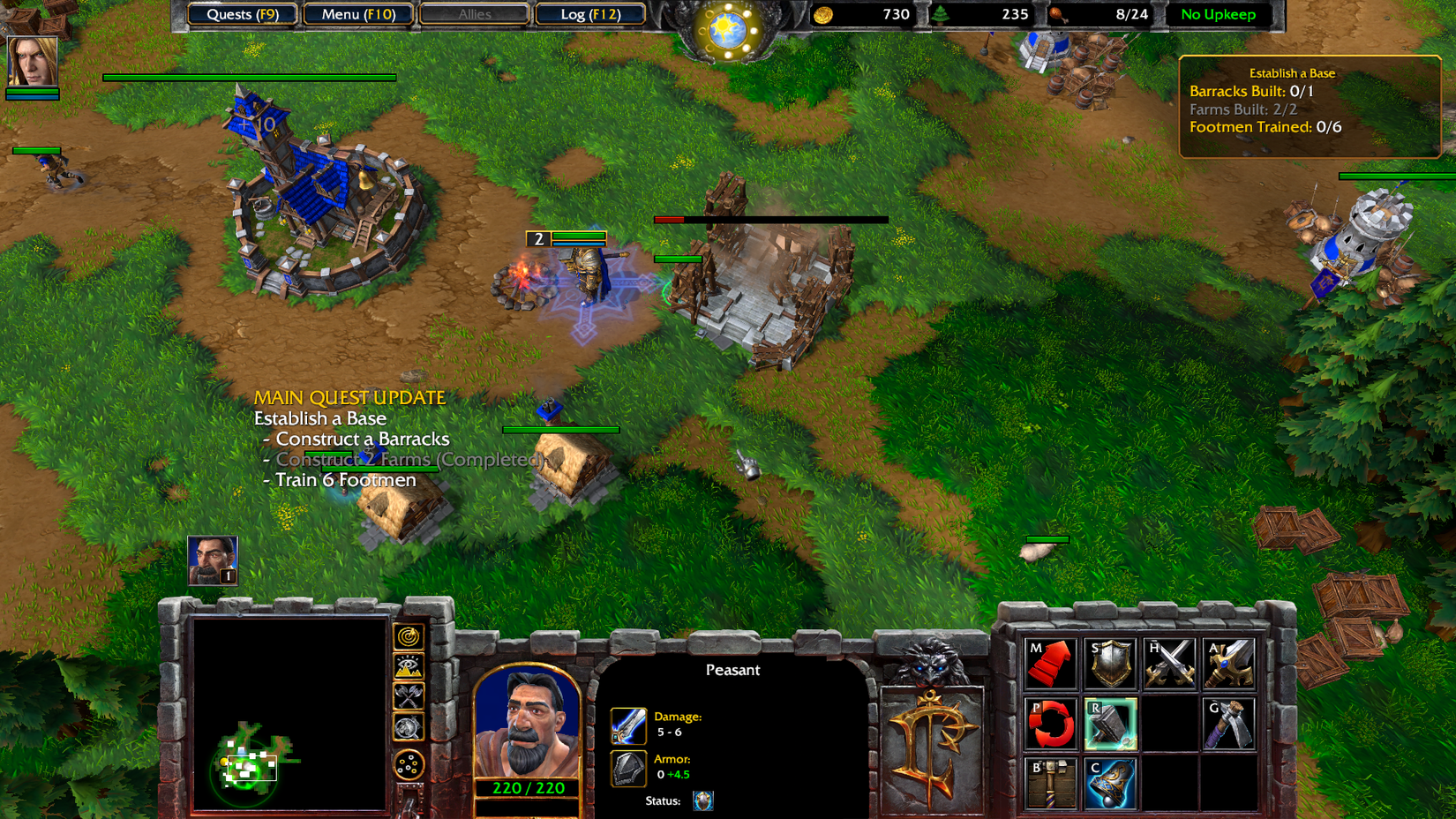Issue the Patrol command icon

click(x=1052, y=724)
